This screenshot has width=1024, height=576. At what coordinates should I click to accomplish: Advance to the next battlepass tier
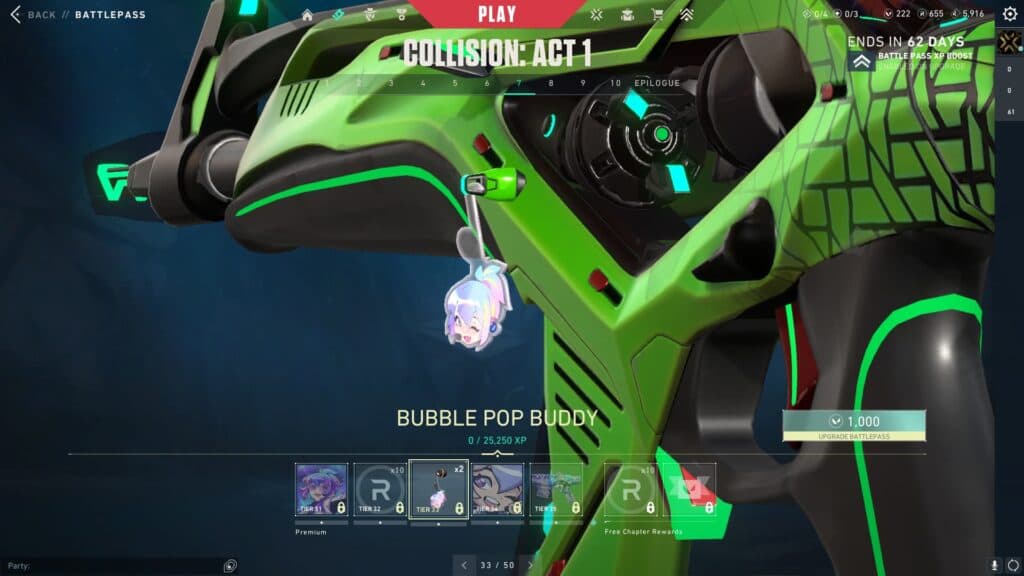531,565
